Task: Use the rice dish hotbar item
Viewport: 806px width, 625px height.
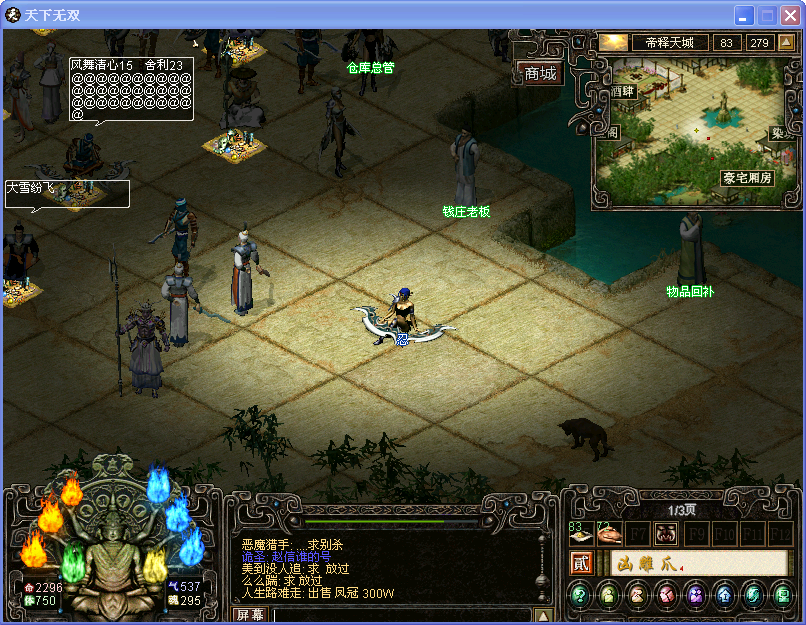Action: coord(581,534)
